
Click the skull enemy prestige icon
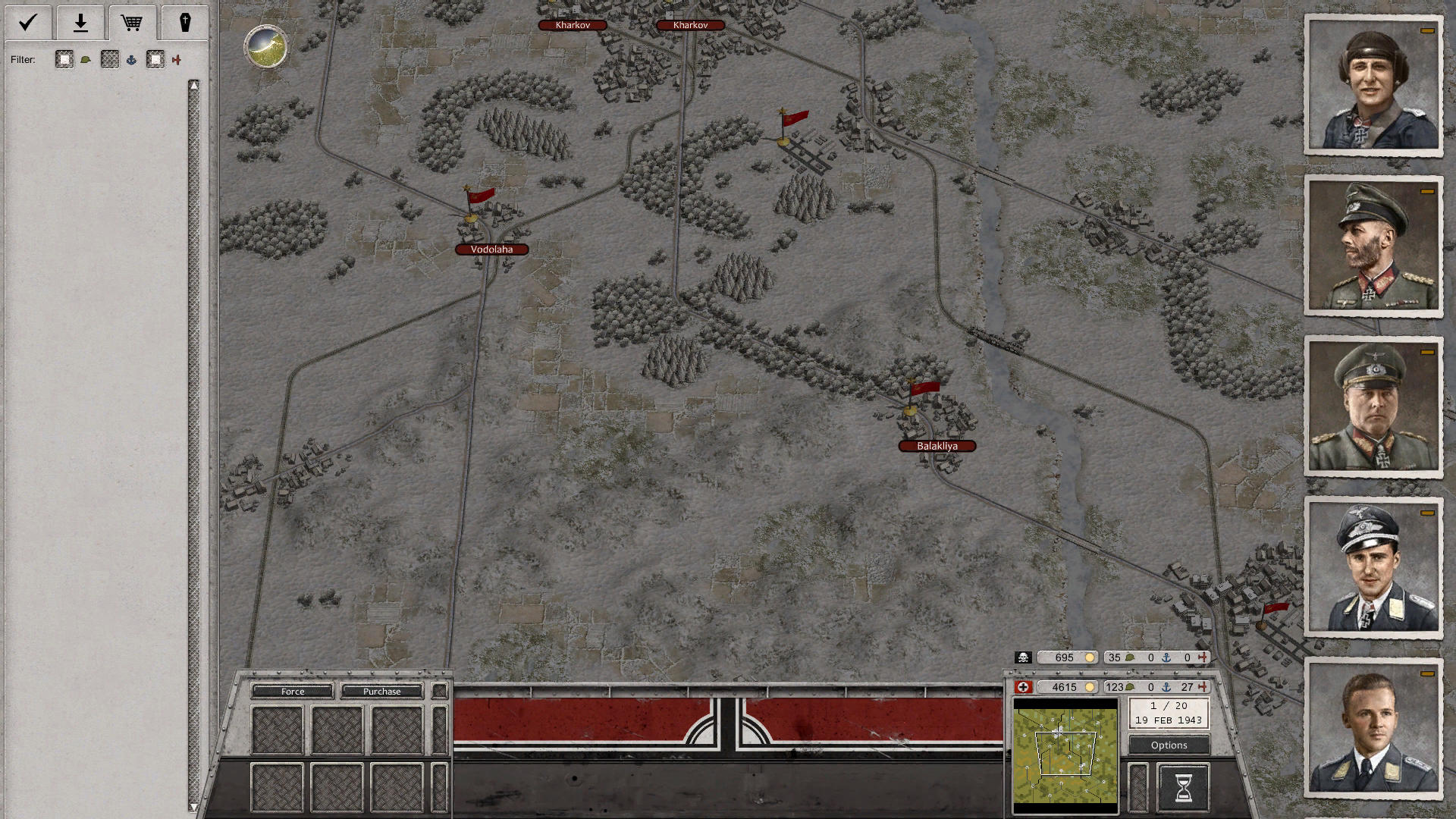[x=1025, y=657]
